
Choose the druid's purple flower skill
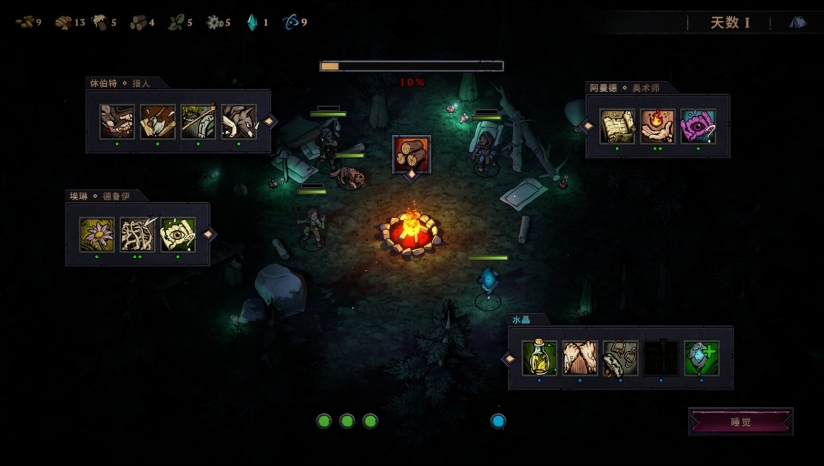click(97, 234)
